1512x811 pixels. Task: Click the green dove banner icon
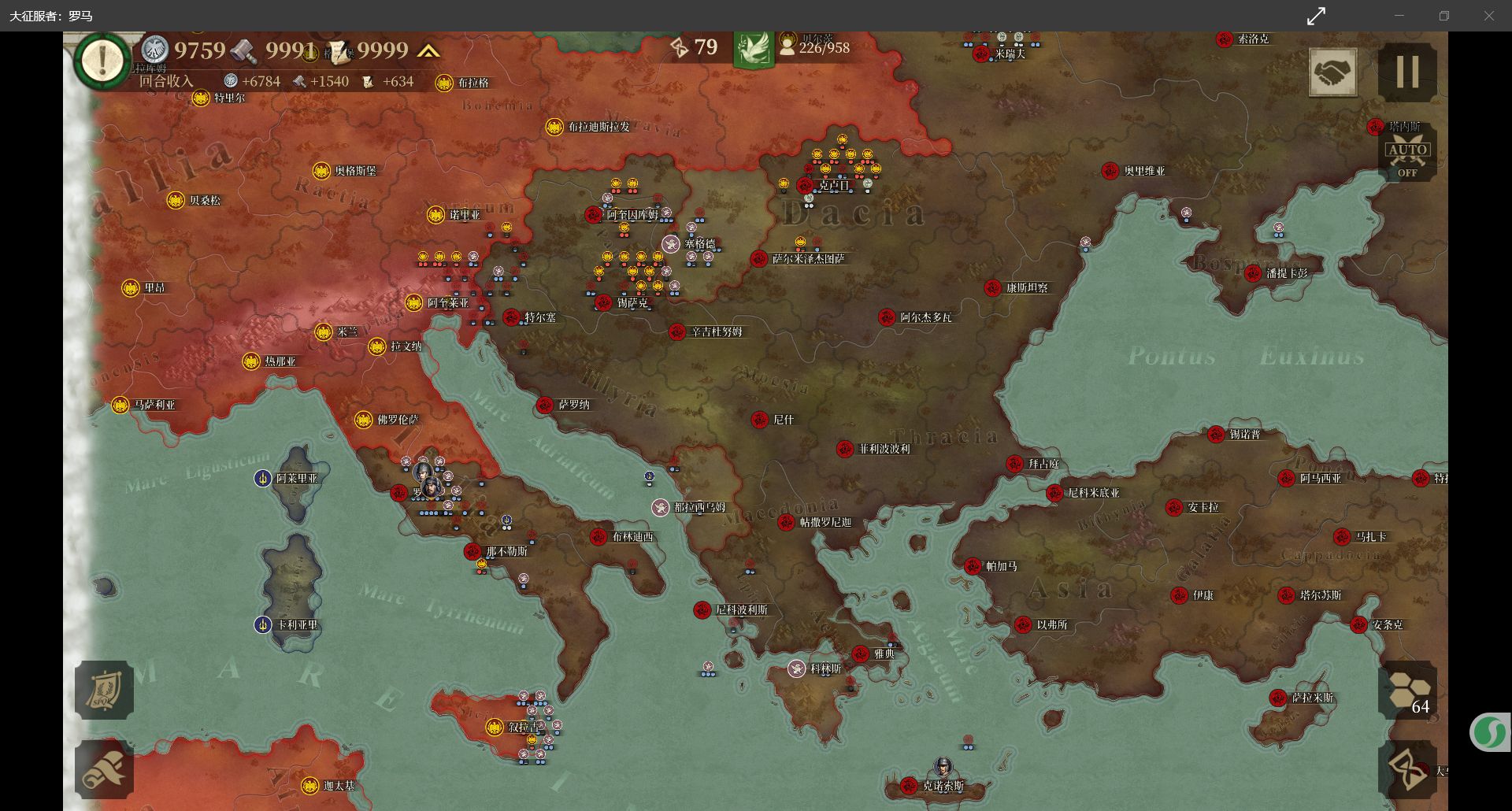pyautogui.click(x=754, y=49)
